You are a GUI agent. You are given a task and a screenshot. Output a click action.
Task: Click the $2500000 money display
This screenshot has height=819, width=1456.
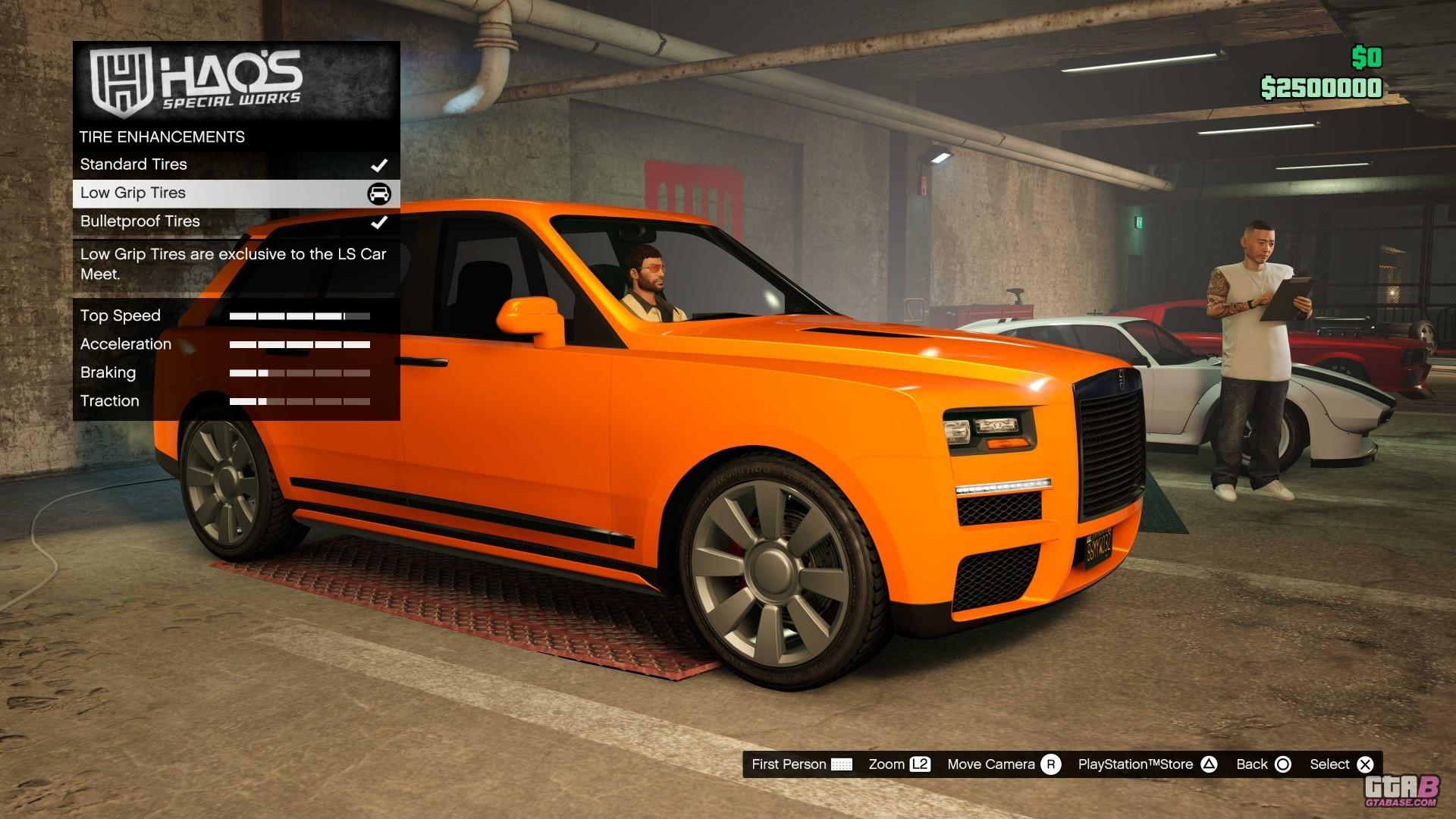tap(1323, 88)
